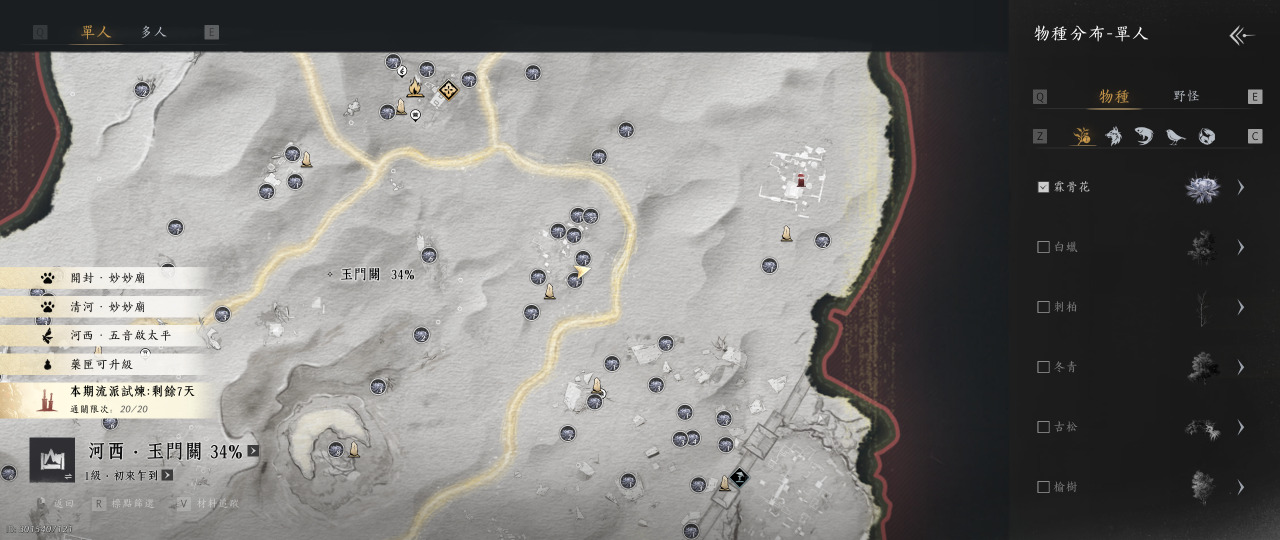1280x540 pixels.
Task: Pick the wolf-head beast category icon
Action: [x=1113, y=136]
